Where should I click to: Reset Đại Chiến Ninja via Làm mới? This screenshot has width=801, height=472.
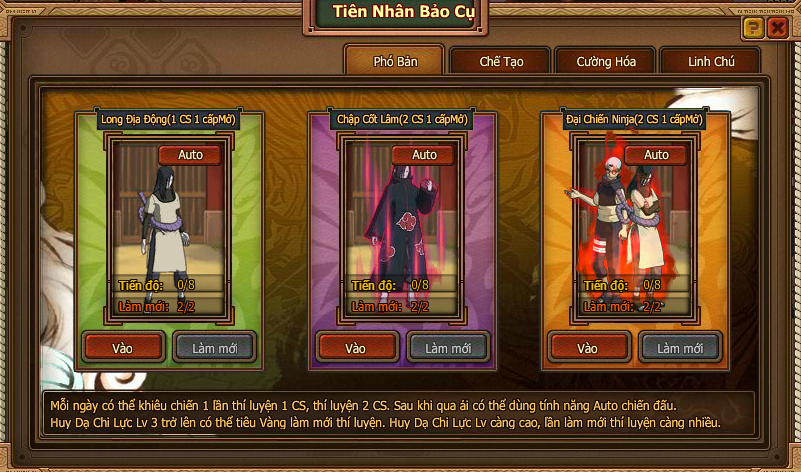[x=680, y=348]
